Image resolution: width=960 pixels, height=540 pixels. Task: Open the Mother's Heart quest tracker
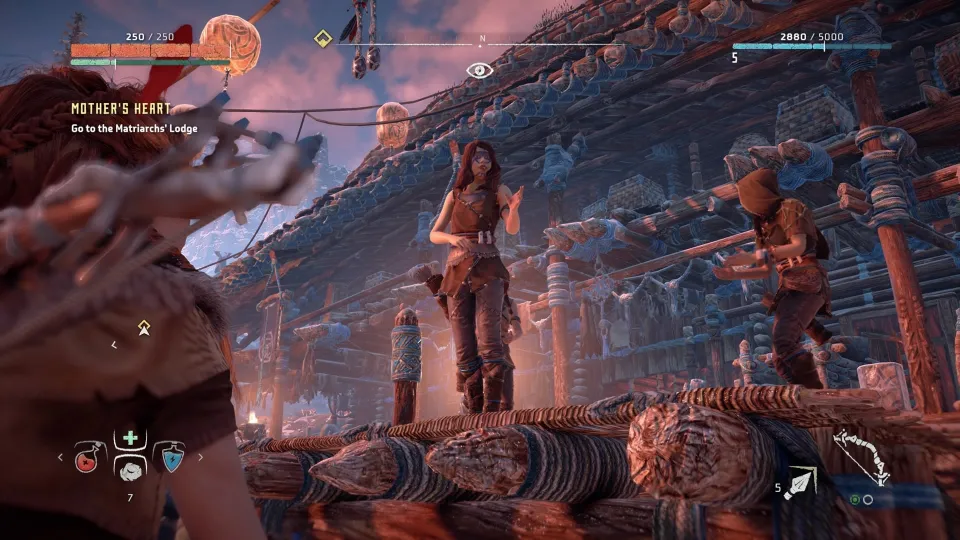click(120, 109)
